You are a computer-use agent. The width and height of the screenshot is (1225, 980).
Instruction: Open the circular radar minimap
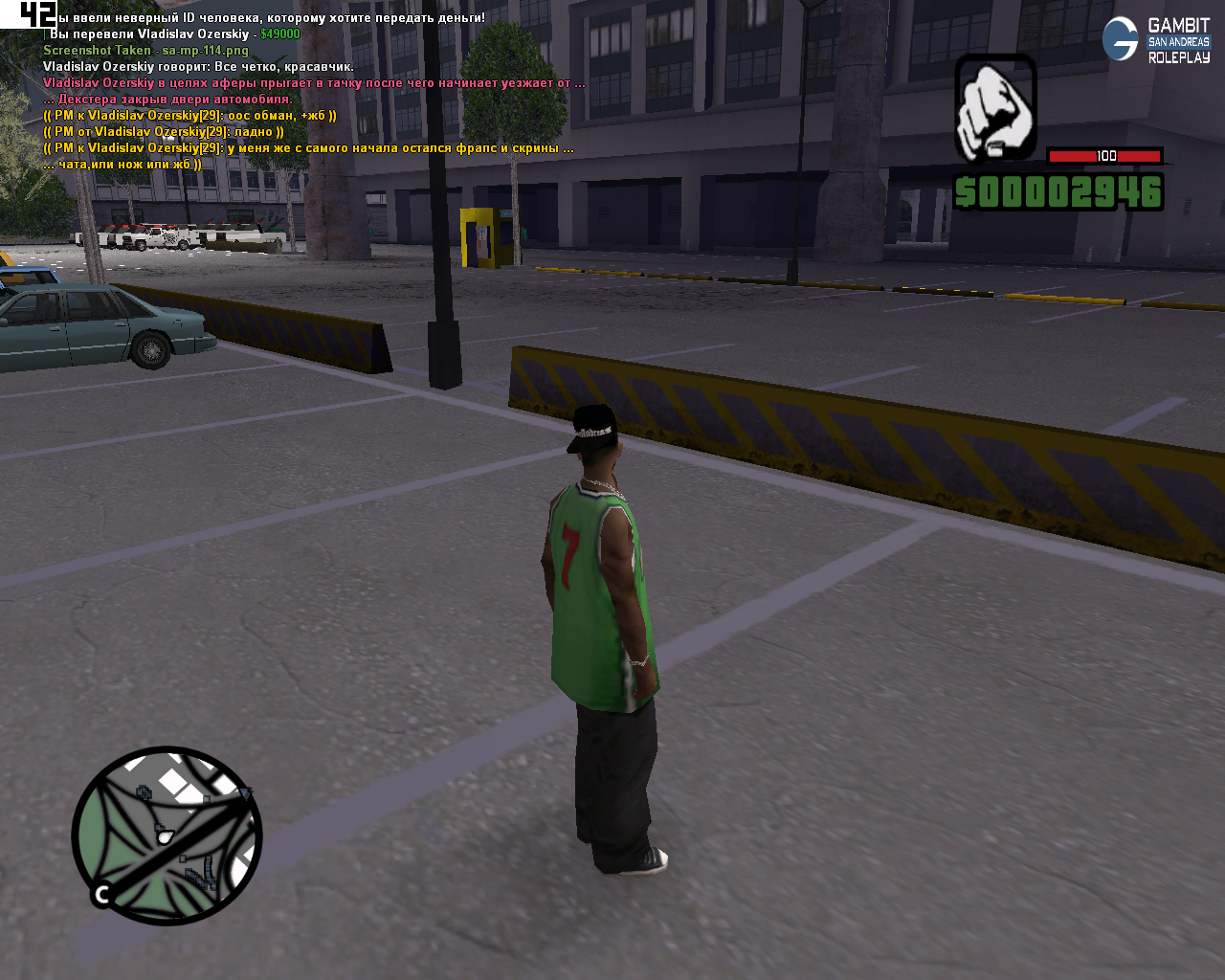[x=167, y=835]
